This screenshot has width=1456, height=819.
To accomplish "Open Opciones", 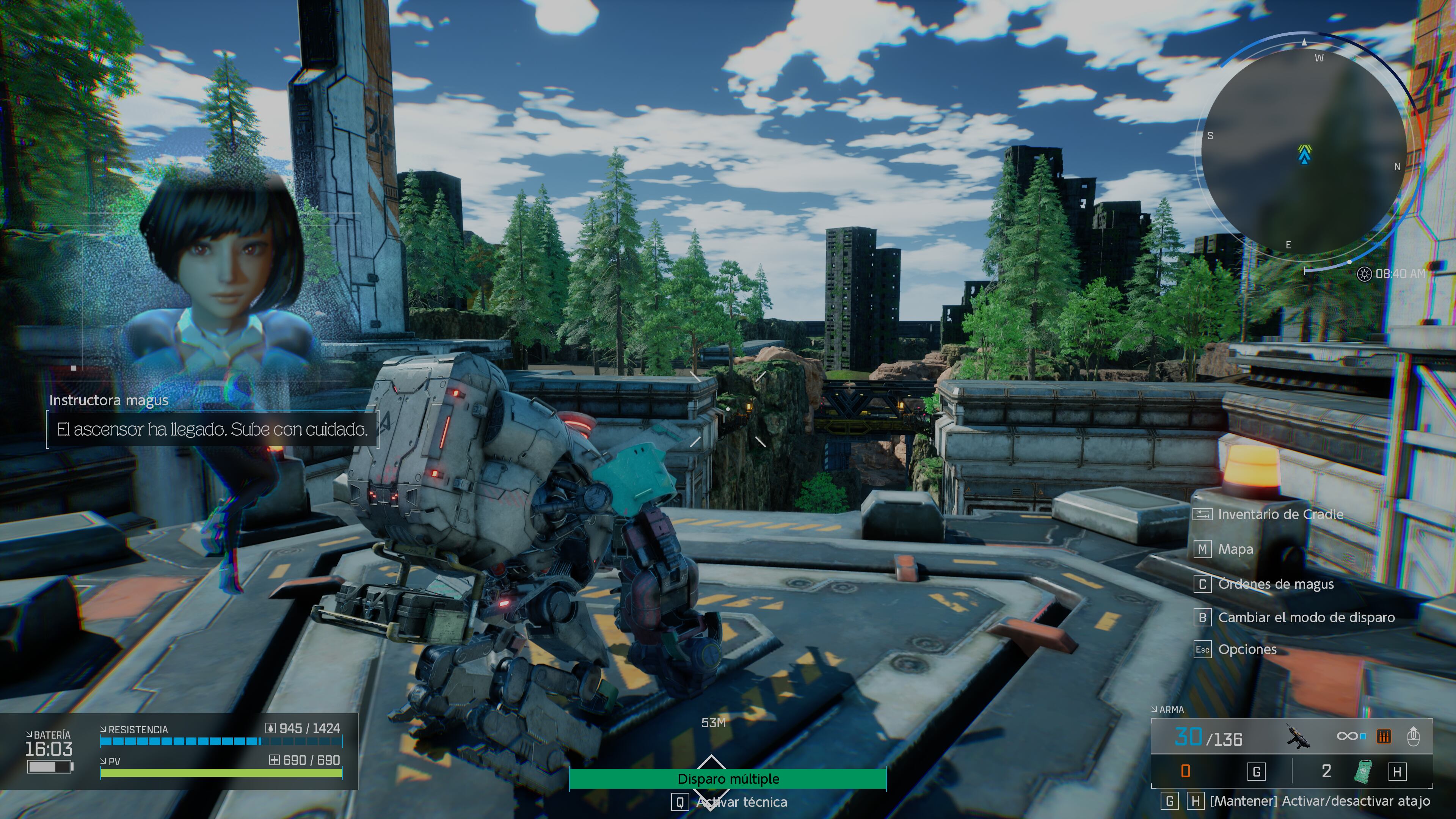I will [x=1247, y=650].
